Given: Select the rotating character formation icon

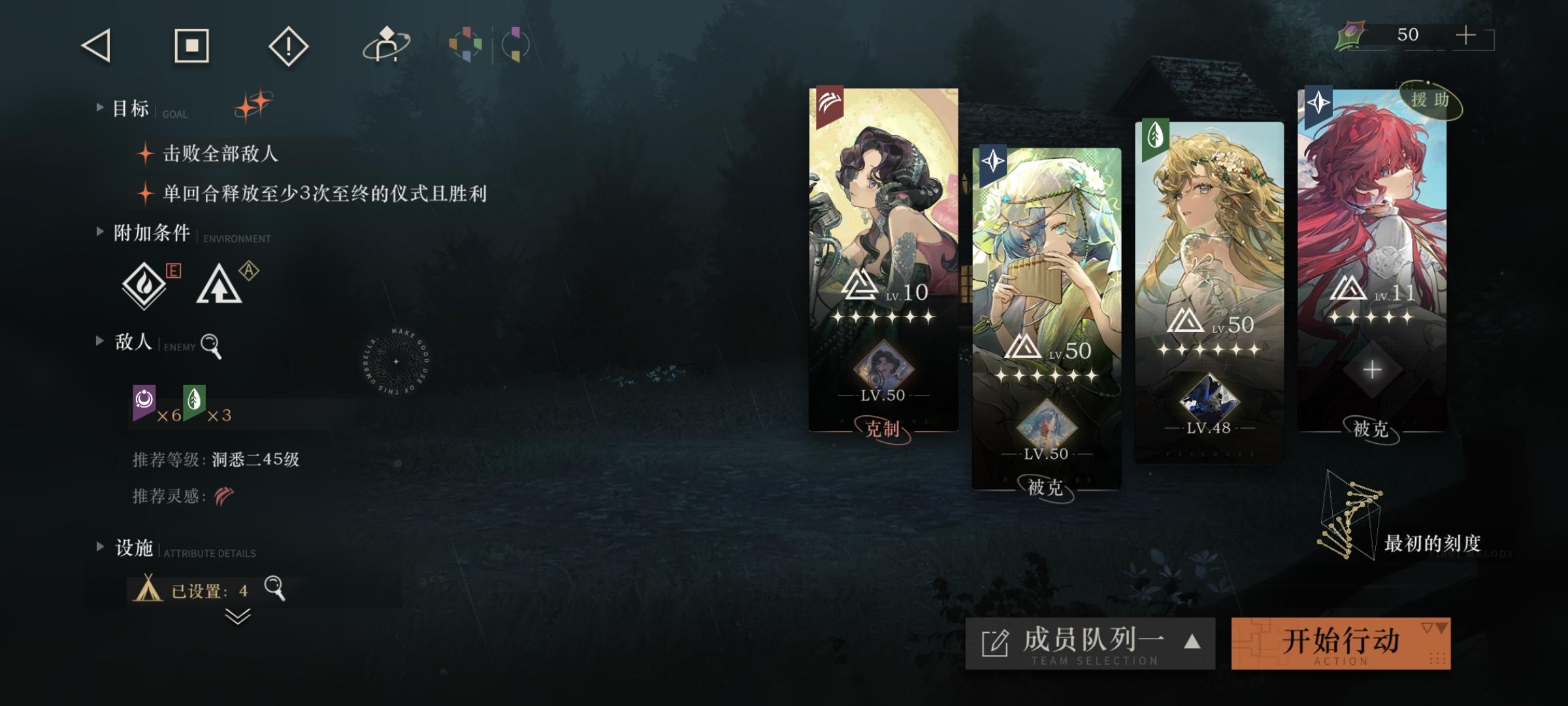Looking at the screenshot, I should [x=384, y=46].
